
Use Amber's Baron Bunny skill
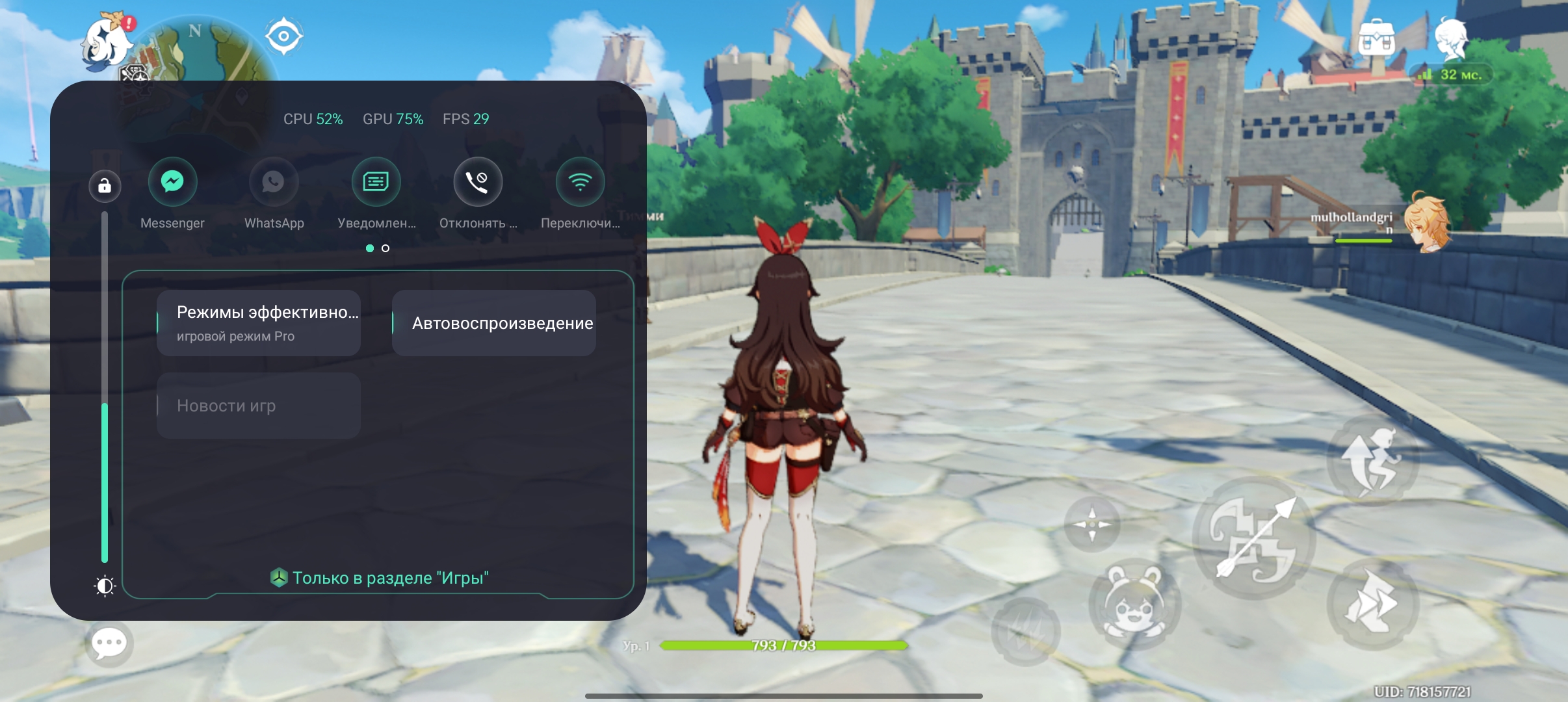coord(1134,603)
